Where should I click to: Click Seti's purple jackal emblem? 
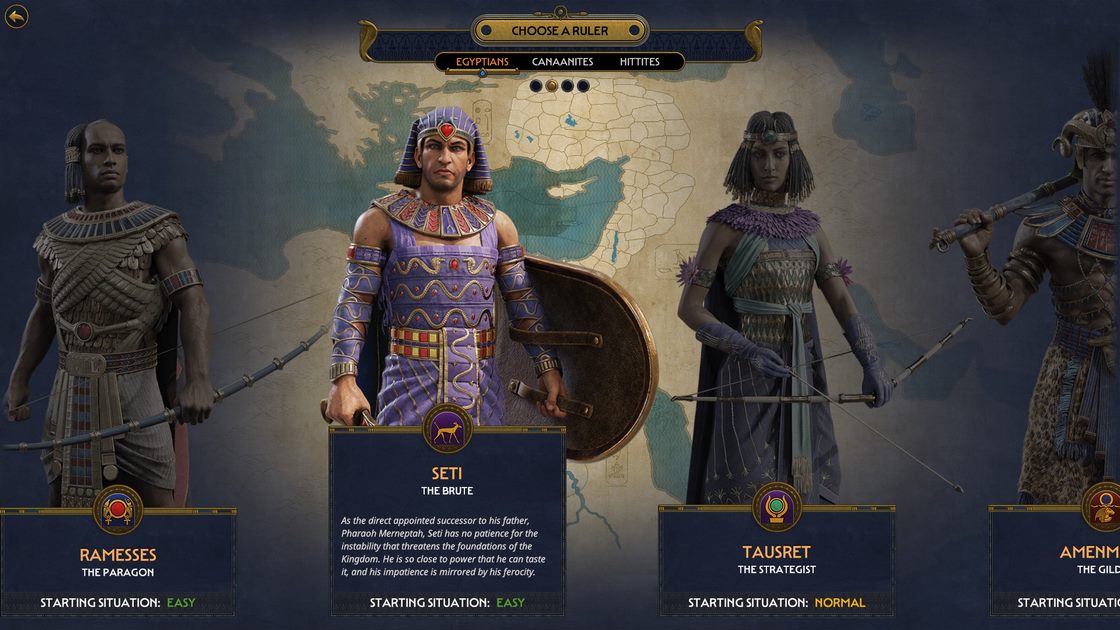(x=447, y=428)
